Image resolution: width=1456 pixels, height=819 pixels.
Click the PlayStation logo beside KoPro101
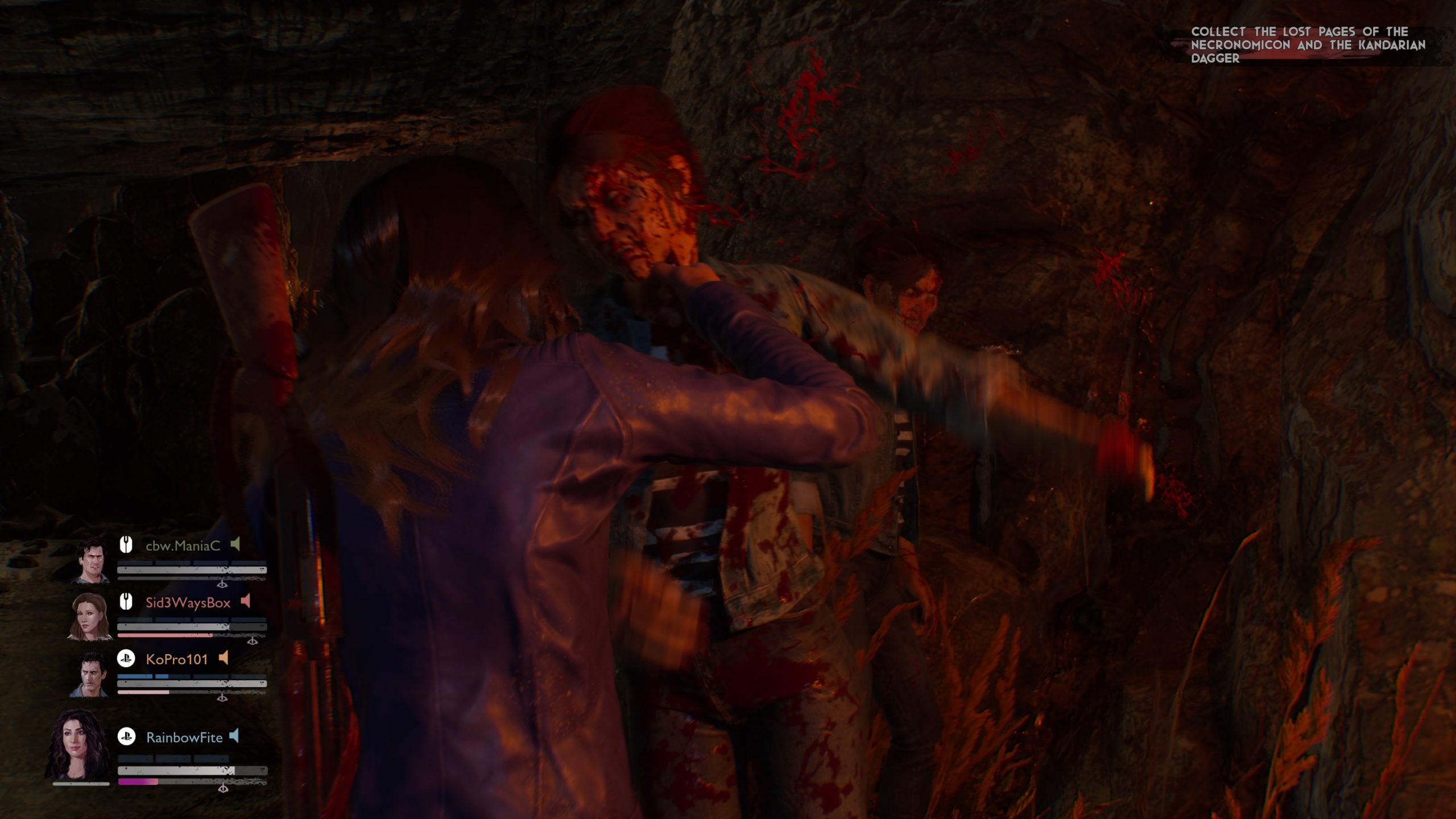click(x=126, y=659)
